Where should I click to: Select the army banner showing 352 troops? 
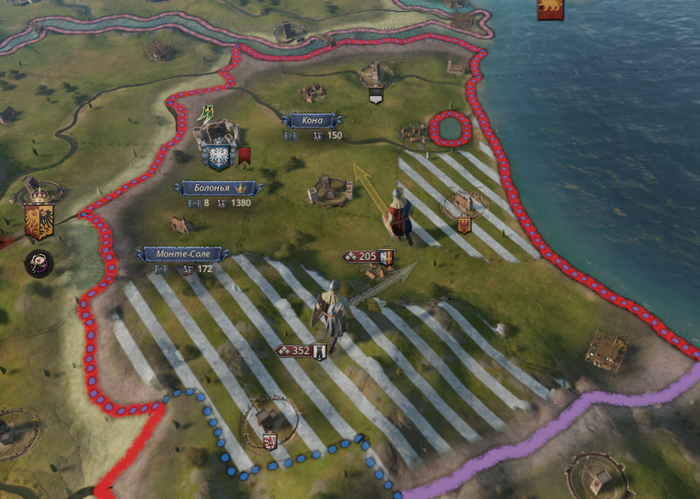(301, 351)
